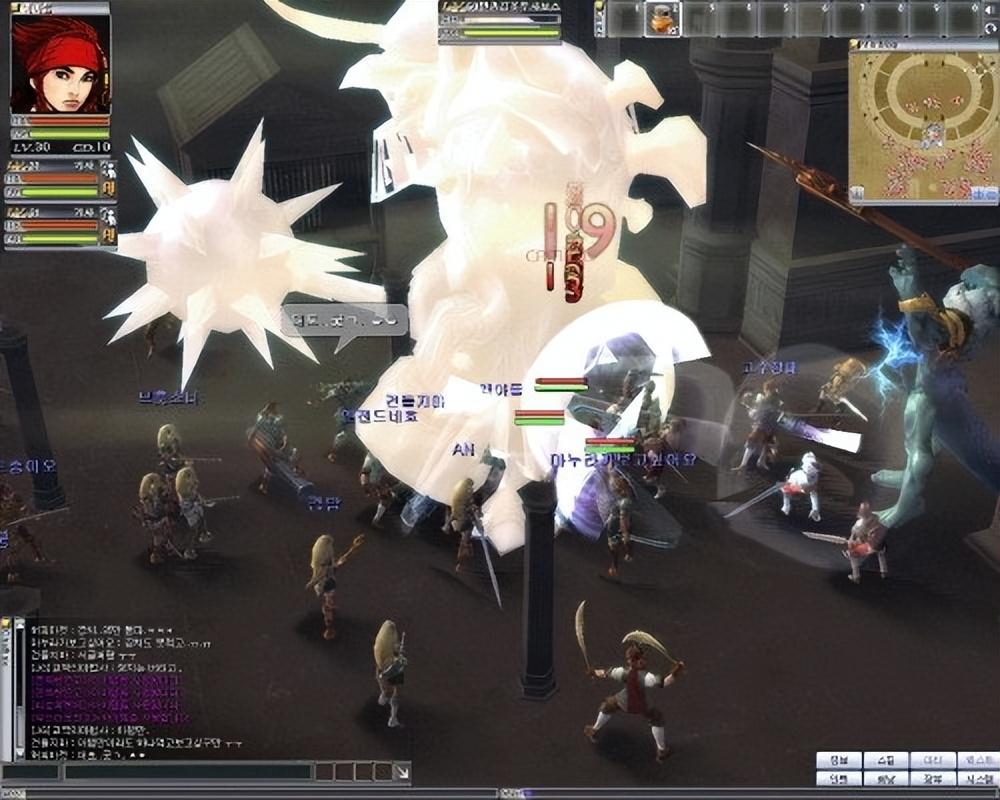This screenshot has width=1000, height=800.
Task: Focus the chat text input box
Action: point(188,772)
